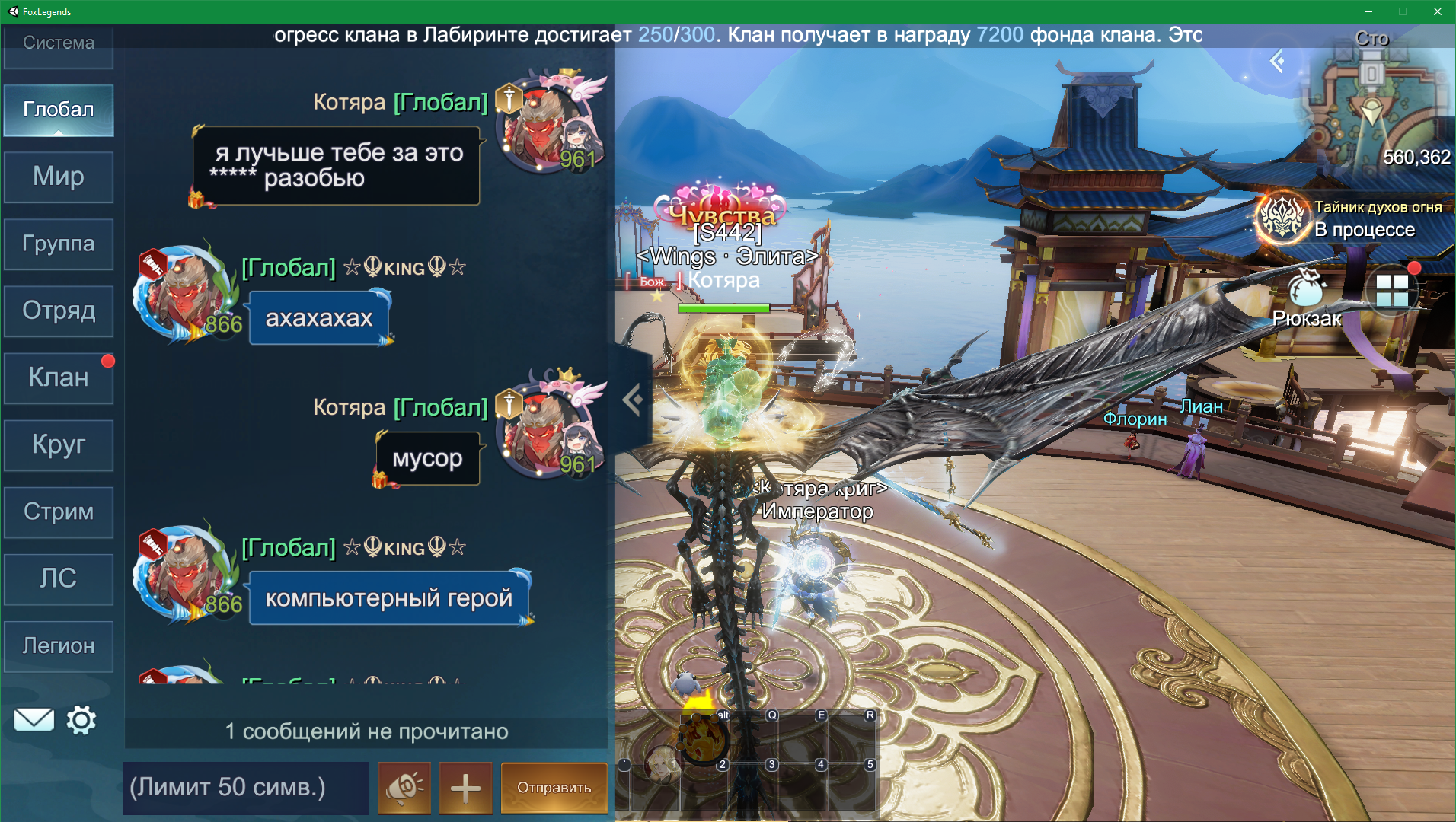Open ЛС private messages tab
This screenshot has width=1456, height=822.
point(59,578)
